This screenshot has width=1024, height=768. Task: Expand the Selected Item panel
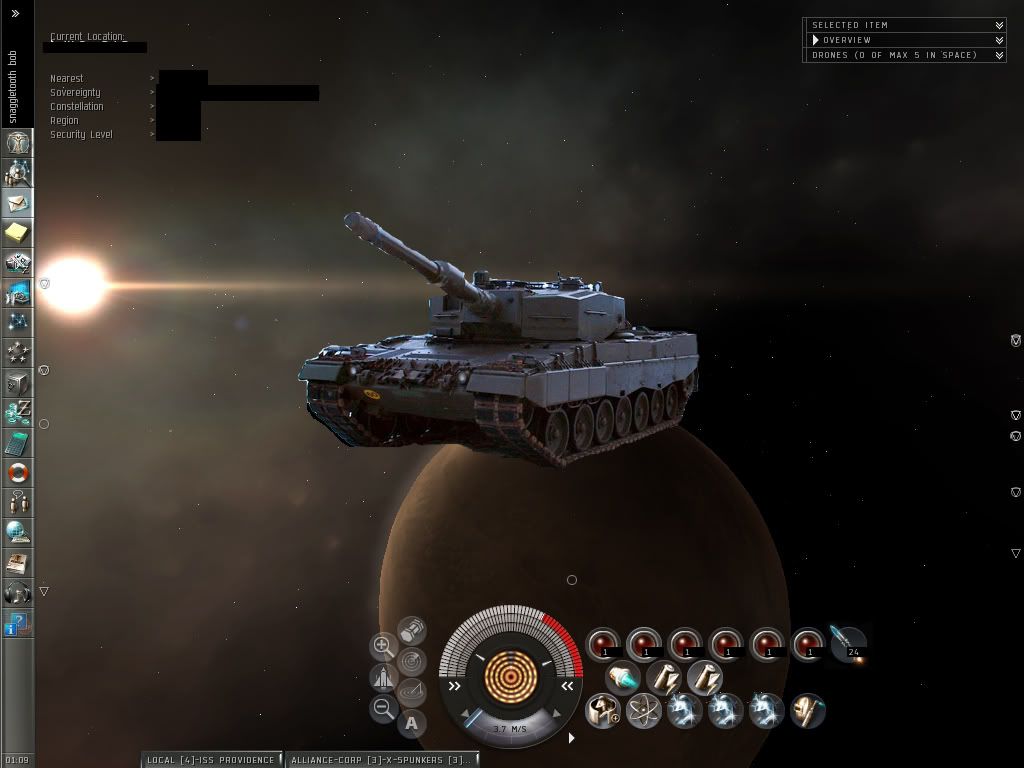pyautogui.click(x=999, y=25)
